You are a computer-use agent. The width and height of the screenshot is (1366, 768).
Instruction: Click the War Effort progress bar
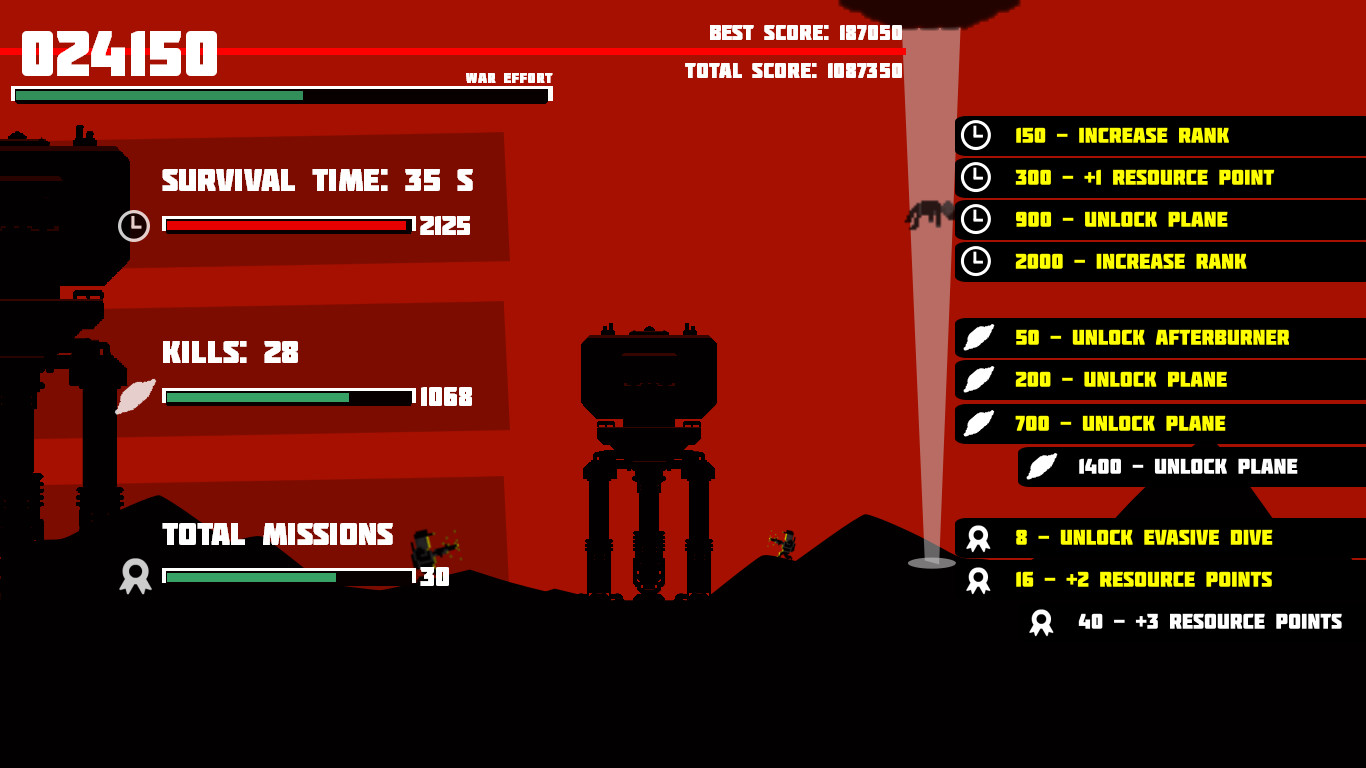pos(280,97)
